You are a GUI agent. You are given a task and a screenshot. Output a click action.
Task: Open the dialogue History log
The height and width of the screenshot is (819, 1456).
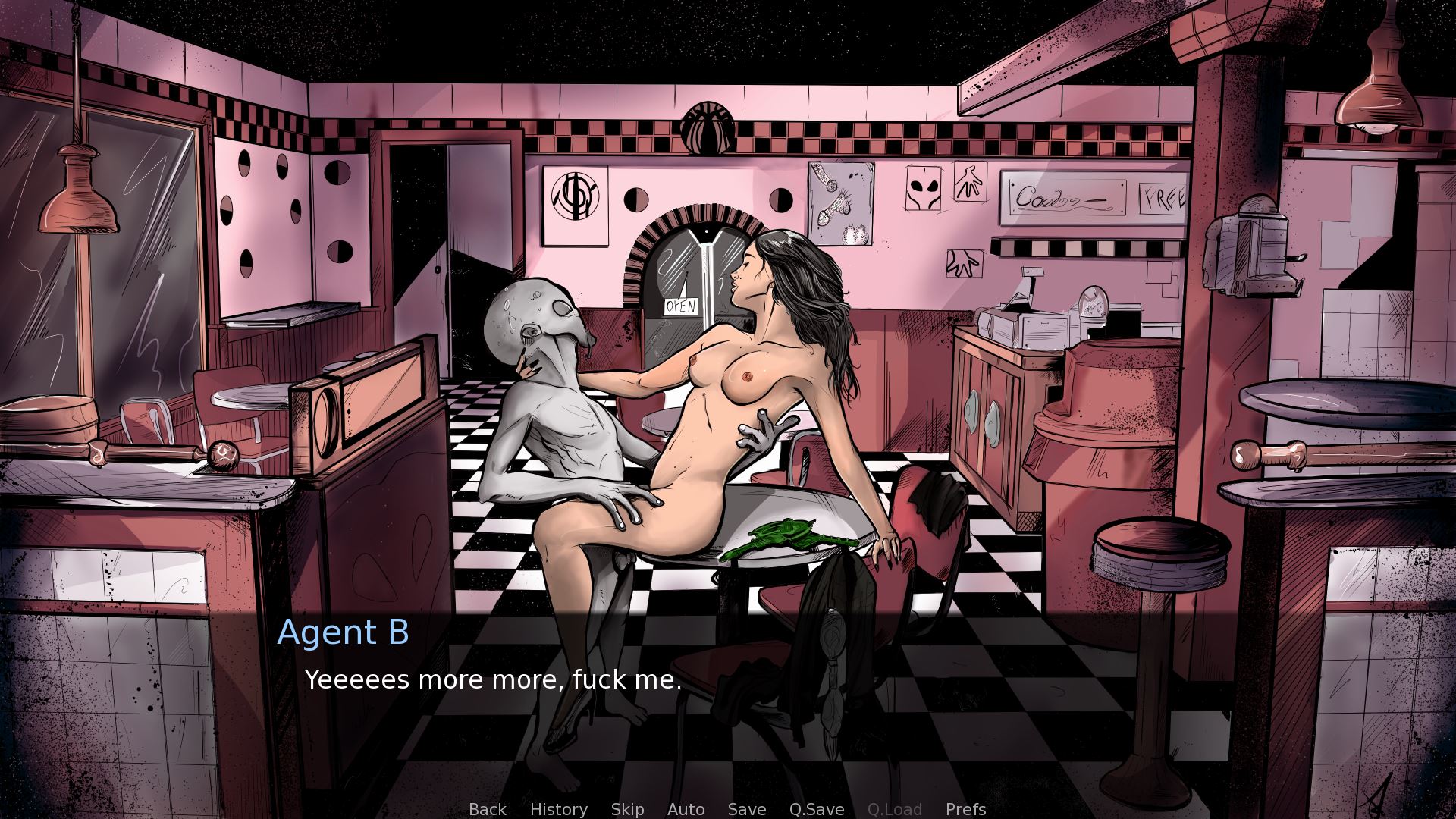pyautogui.click(x=558, y=809)
